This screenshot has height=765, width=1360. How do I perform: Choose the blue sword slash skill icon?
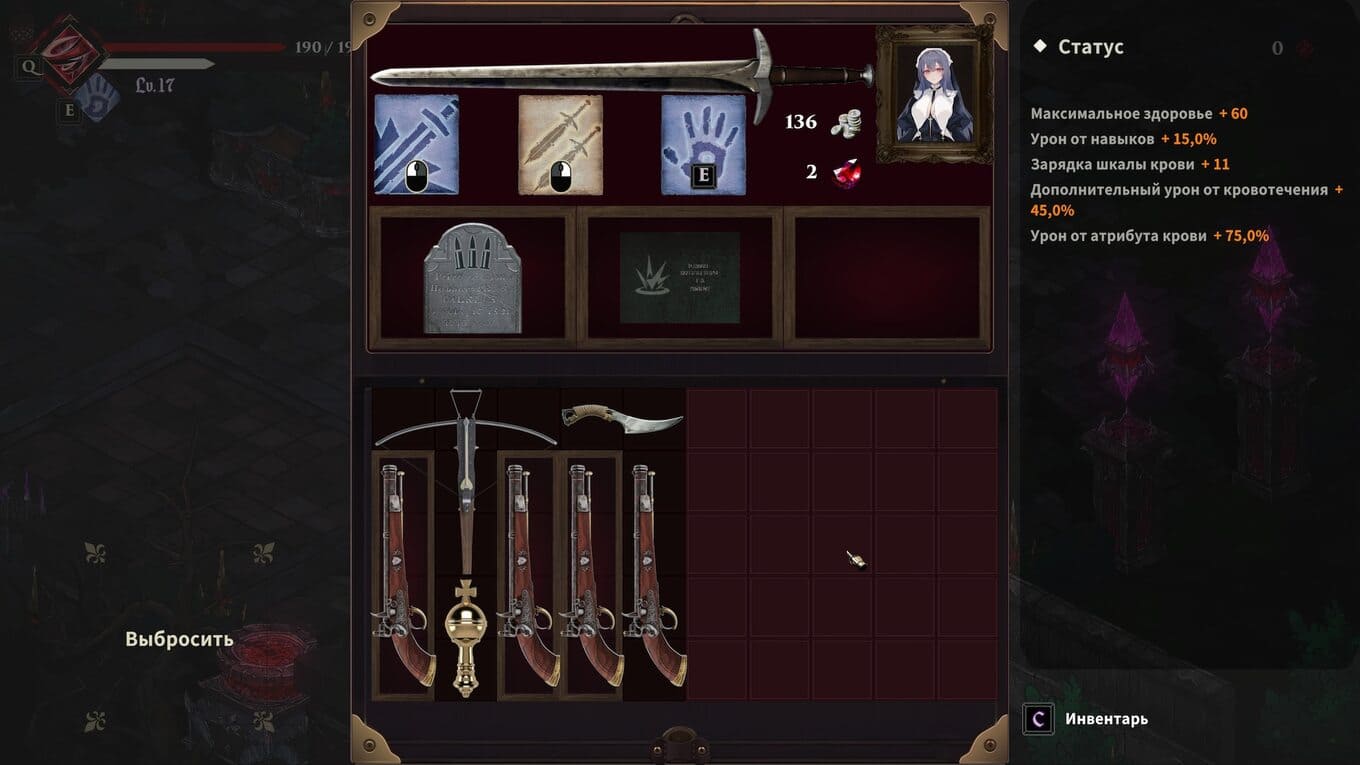(416, 144)
